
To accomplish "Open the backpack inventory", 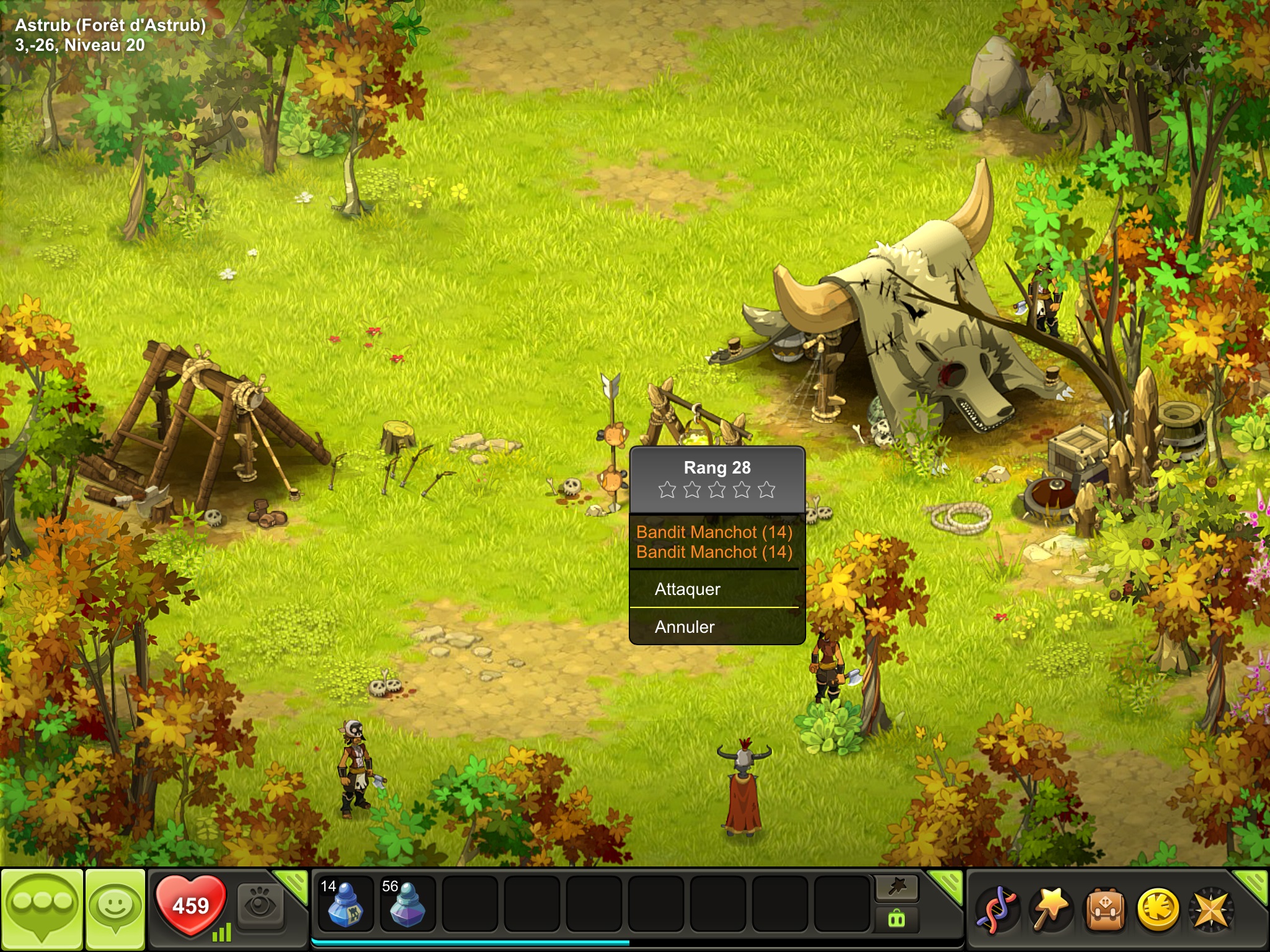I will [1104, 909].
